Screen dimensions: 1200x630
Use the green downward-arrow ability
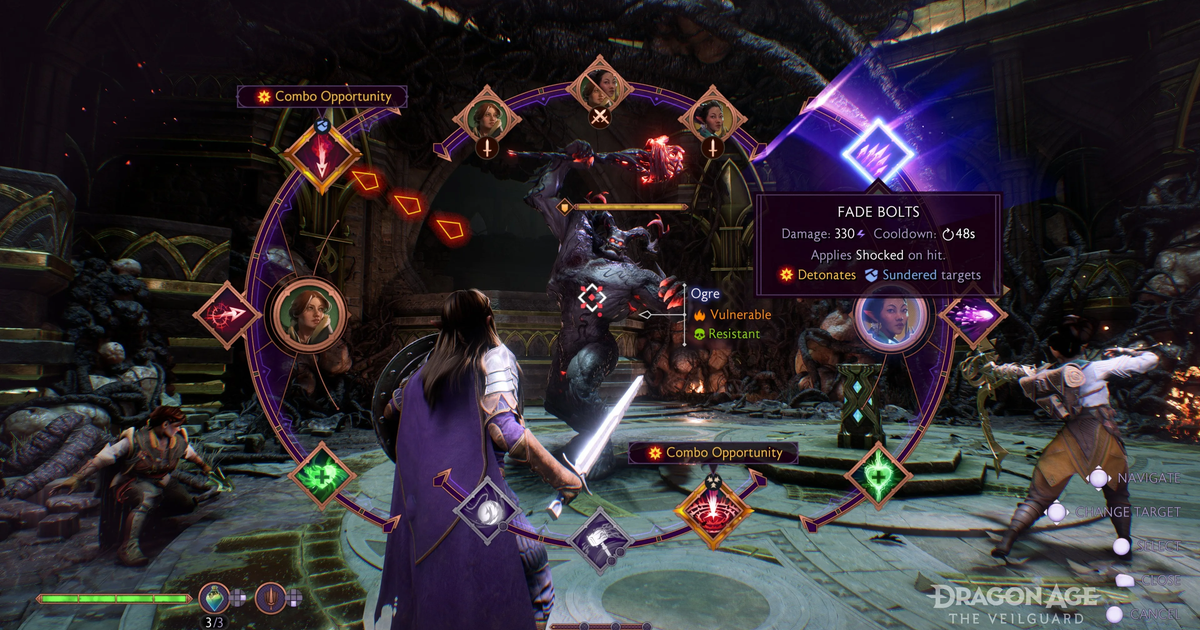pyautogui.click(x=877, y=475)
